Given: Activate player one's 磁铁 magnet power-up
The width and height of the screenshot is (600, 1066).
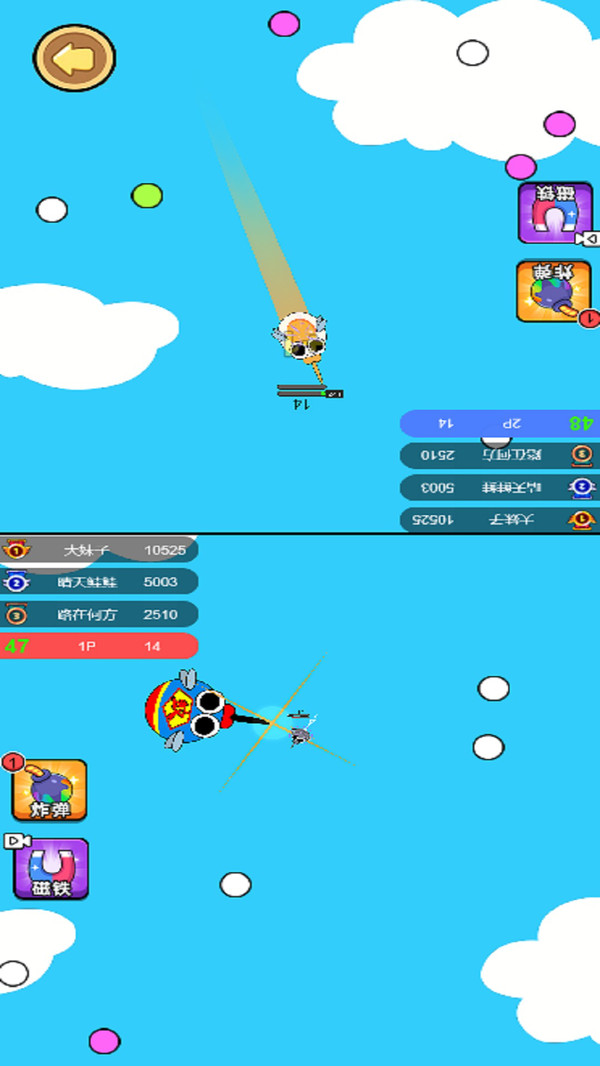Looking at the screenshot, I should click(x=51, y=869).
